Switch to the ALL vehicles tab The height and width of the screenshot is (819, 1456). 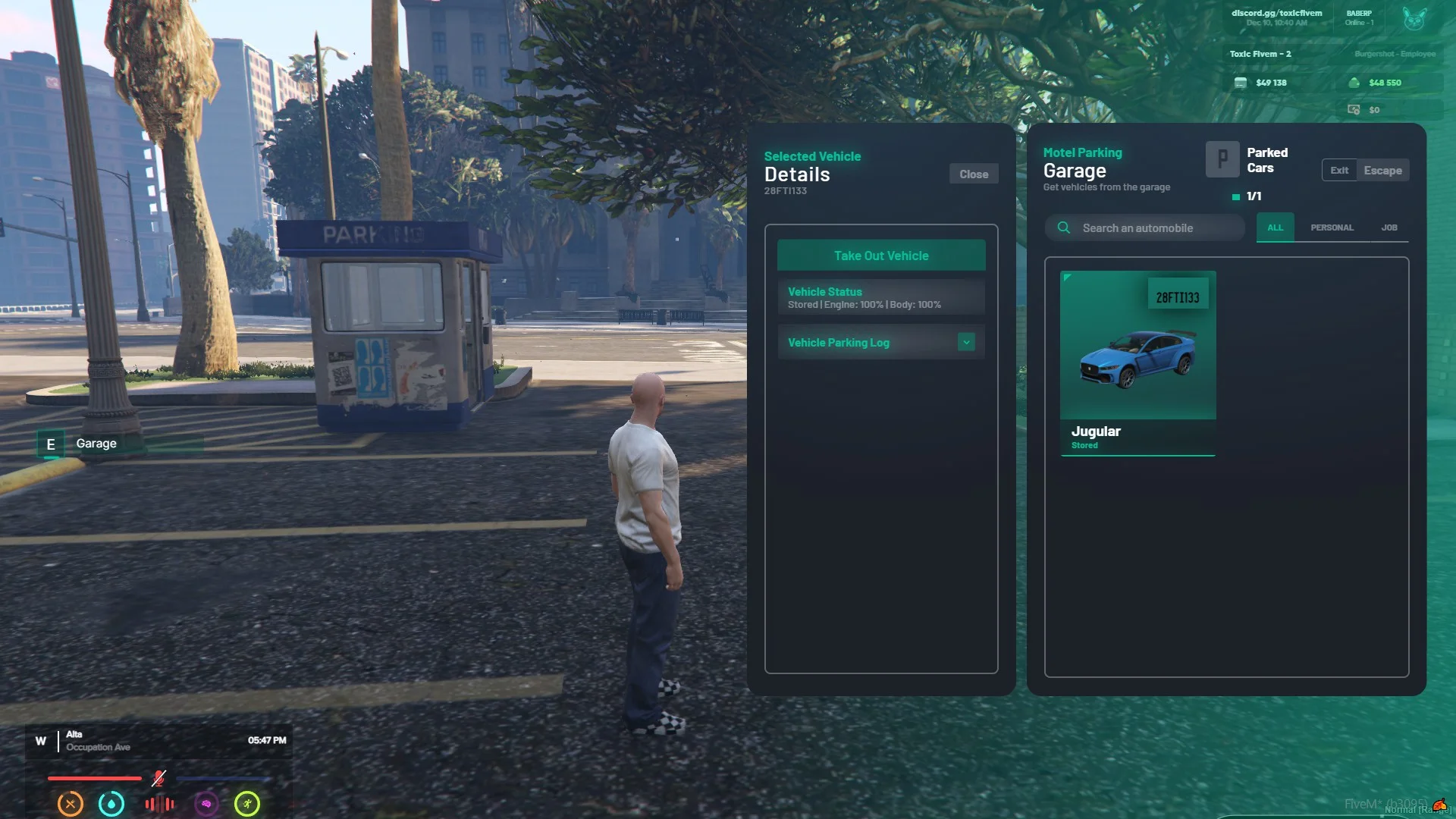point(1275,227)
